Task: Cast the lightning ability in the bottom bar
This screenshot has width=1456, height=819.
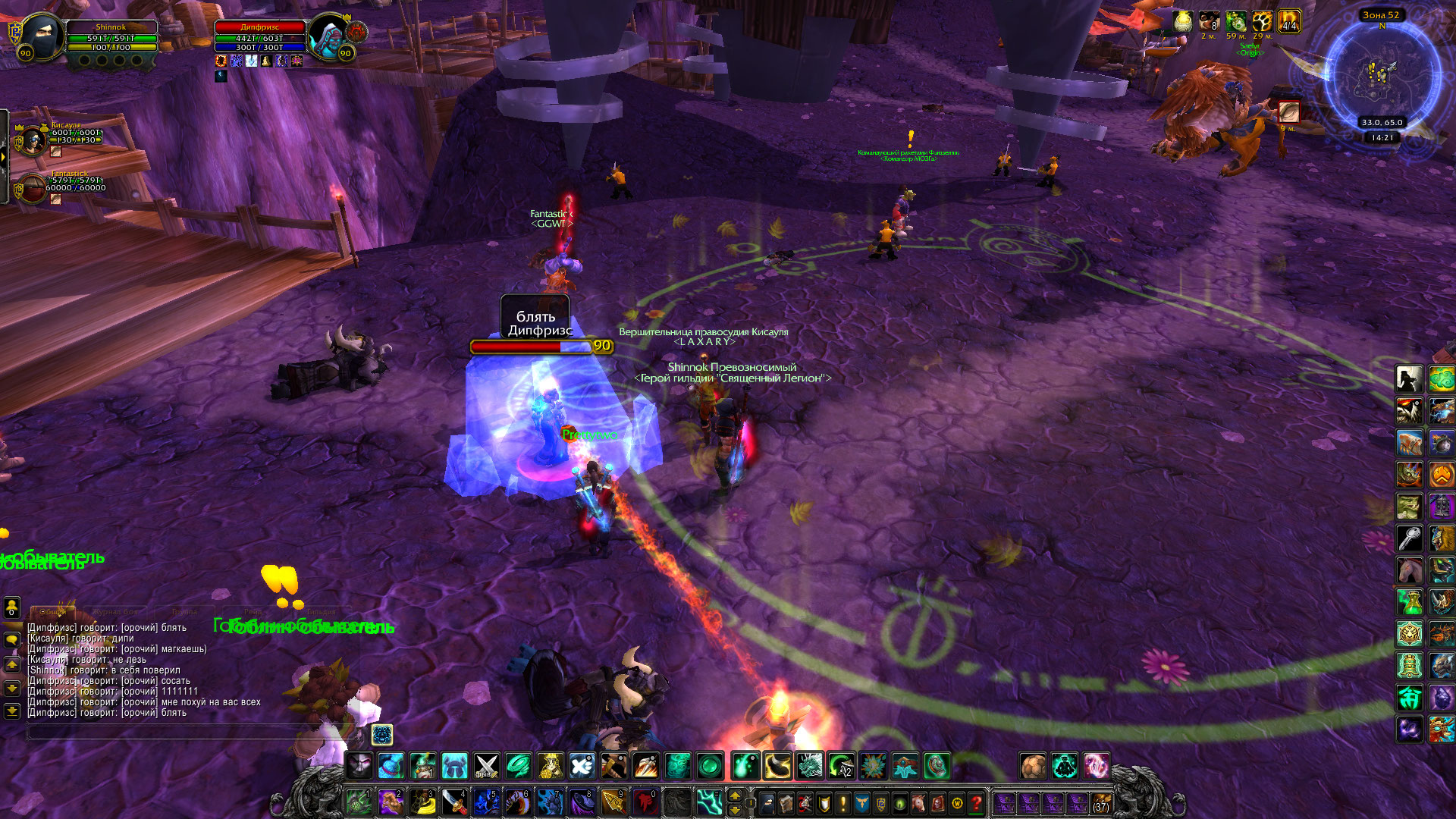Action: click(x=709, y=802)
